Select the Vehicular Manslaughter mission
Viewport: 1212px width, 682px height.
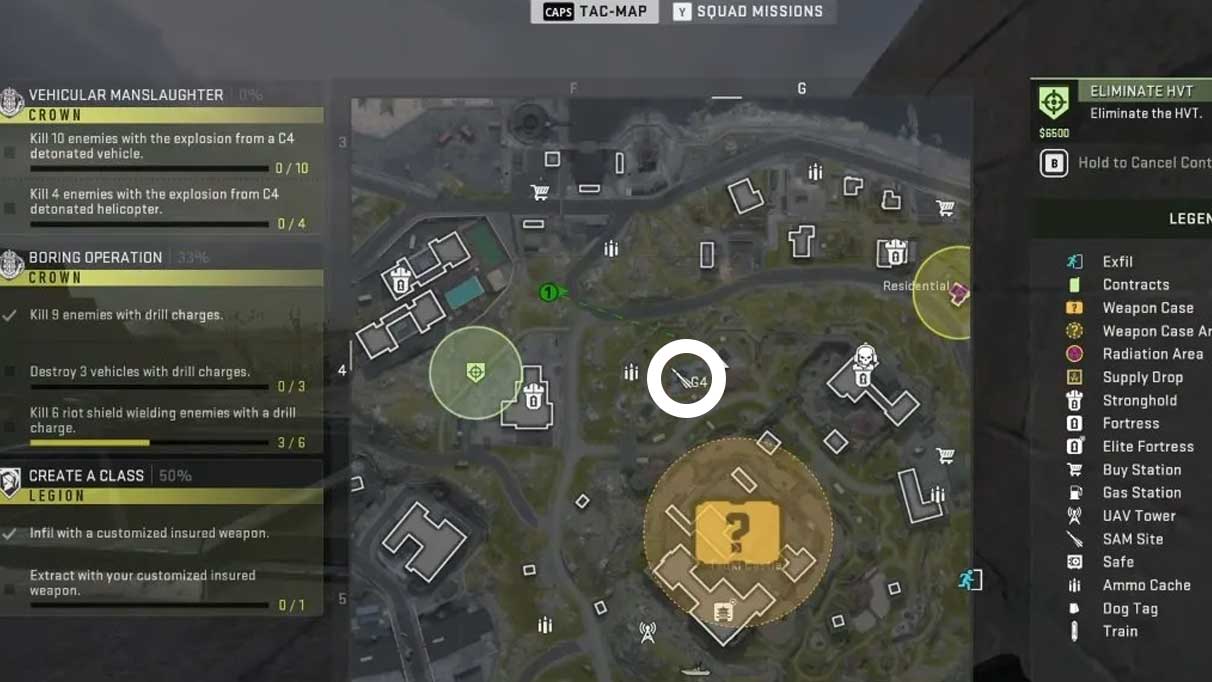pos(126,95)
